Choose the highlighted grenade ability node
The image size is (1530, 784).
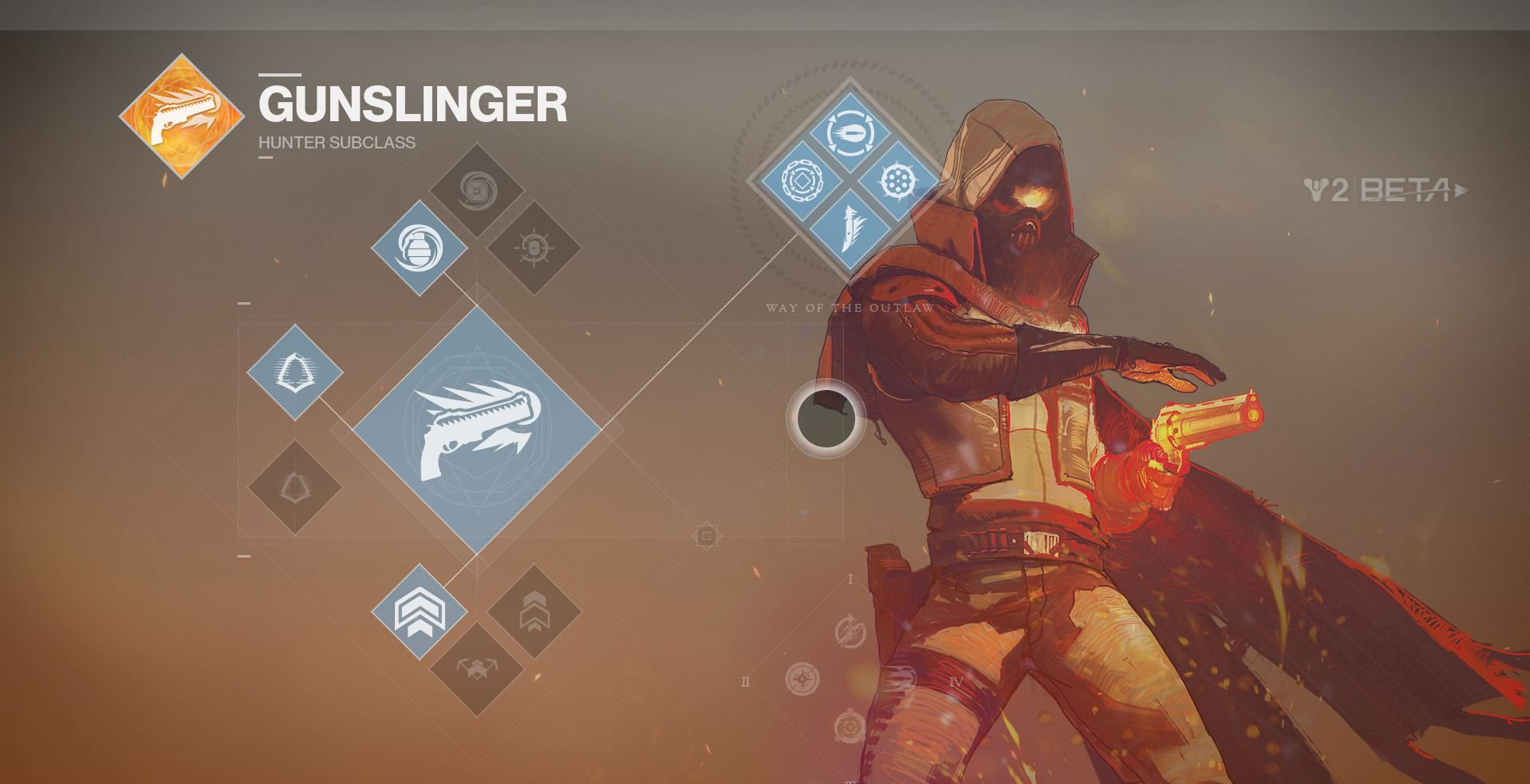point(420,248)
